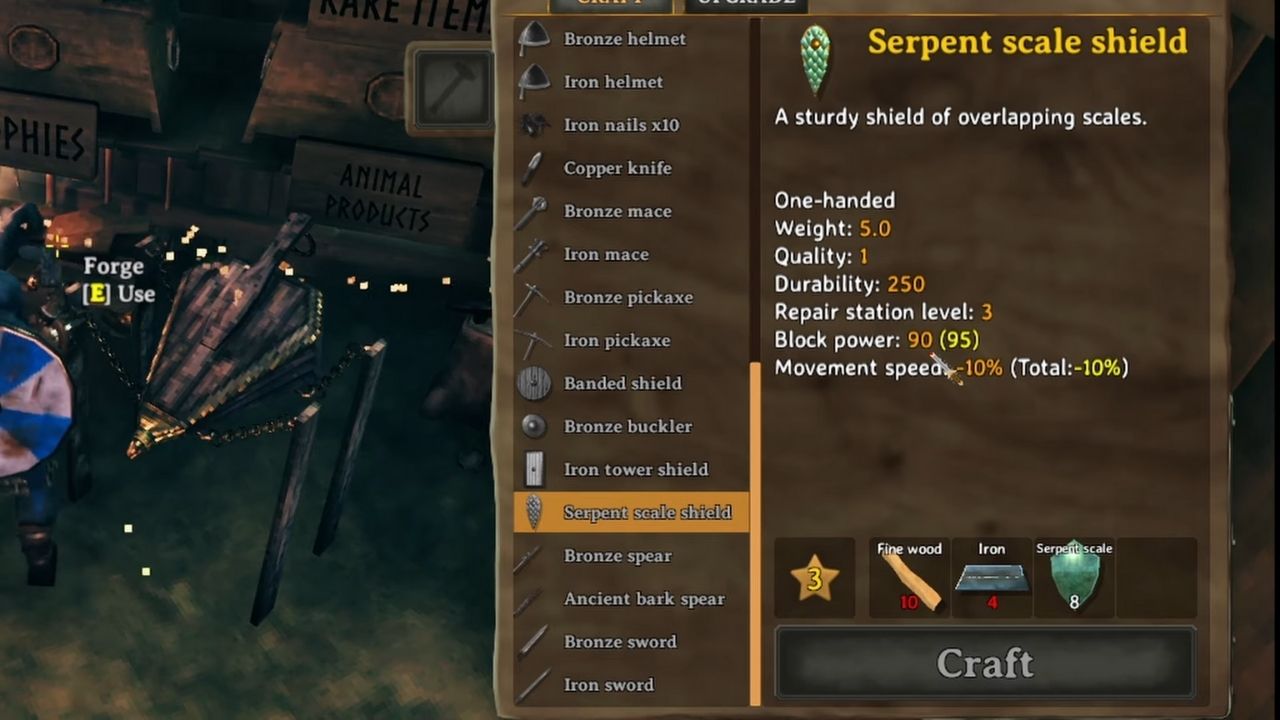1280x720 pixels.
Task: Select the Banded shield icon
Action: [x=535, y=382]
